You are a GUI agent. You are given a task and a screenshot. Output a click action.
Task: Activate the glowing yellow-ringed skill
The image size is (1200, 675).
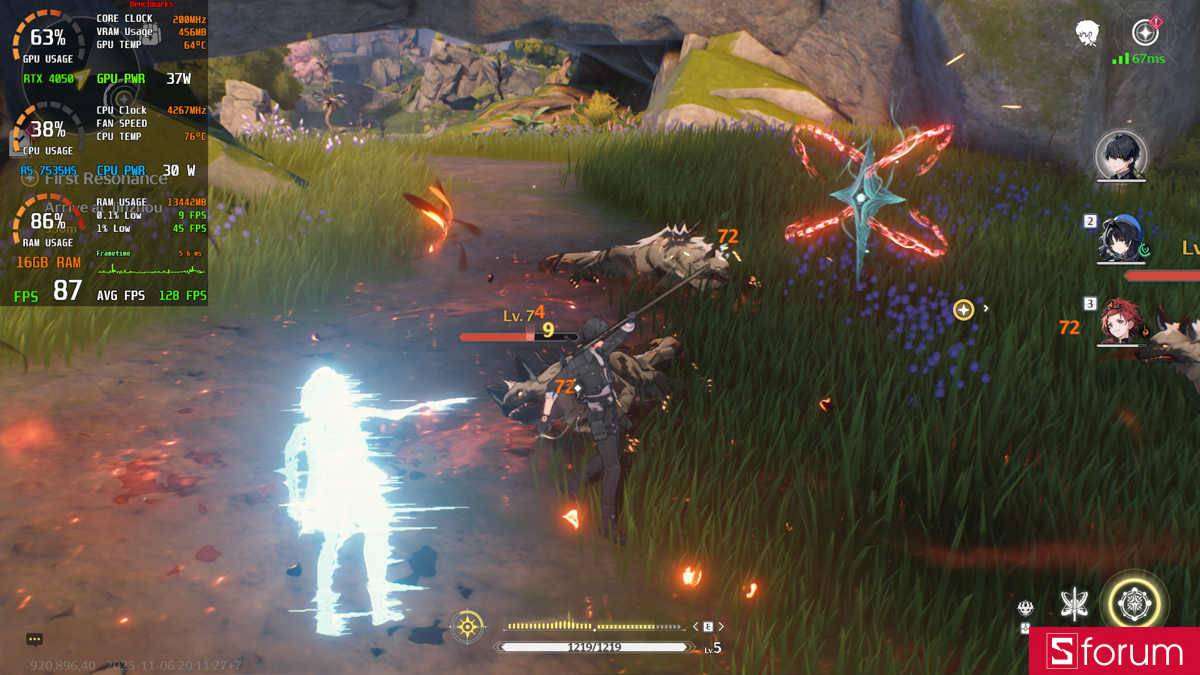(x=1136, y=604)
